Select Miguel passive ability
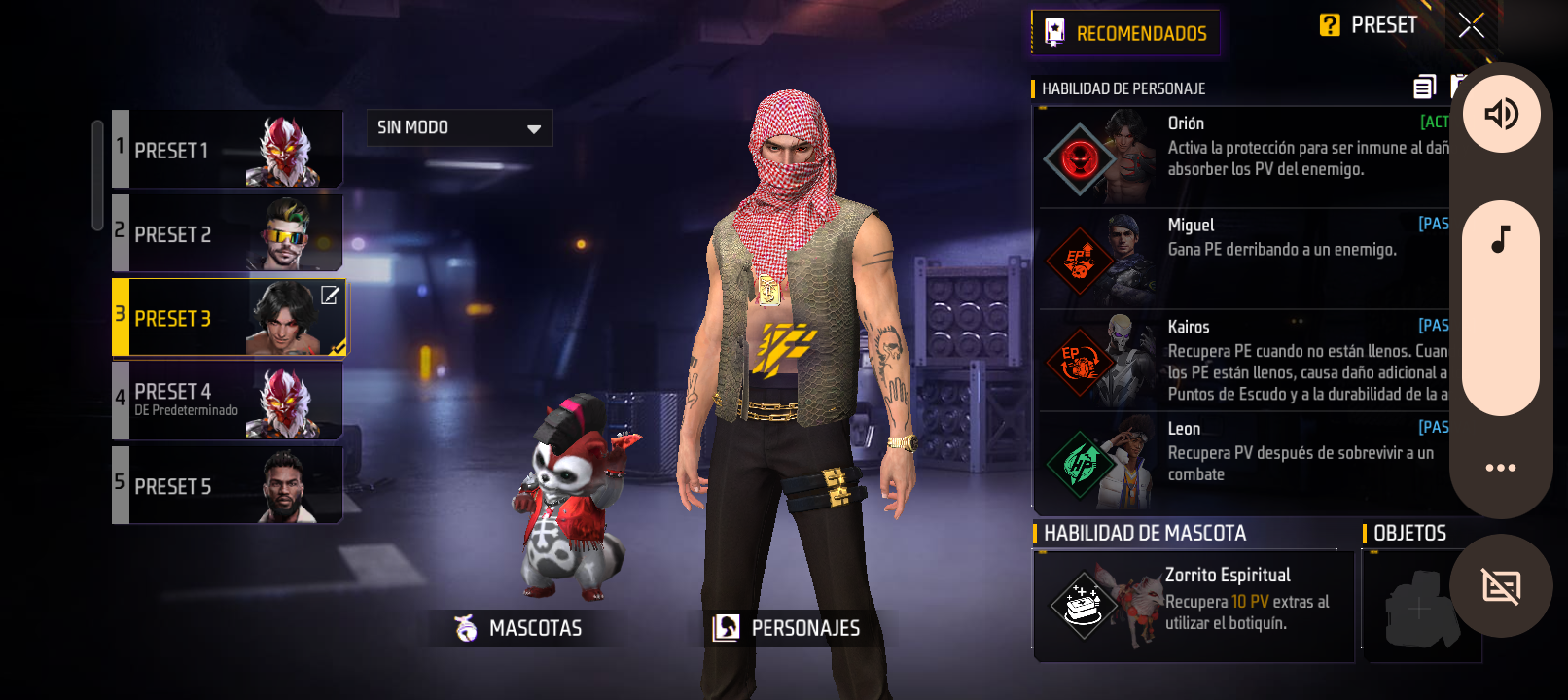Viewport: 1568px width, 700px height. [x=1243, y=259]
